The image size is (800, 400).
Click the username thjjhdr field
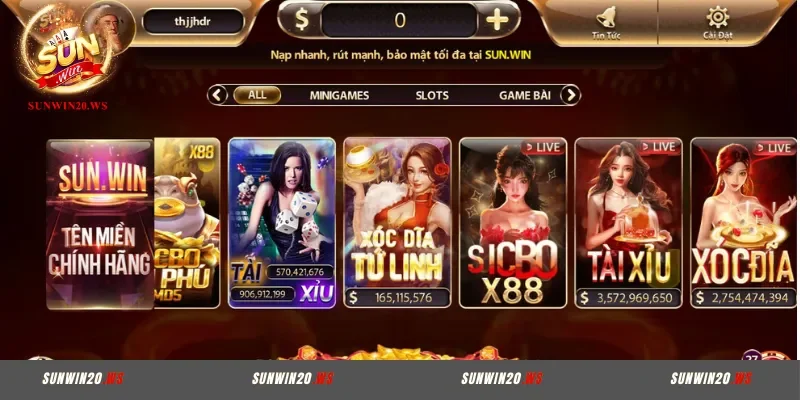click(x=193, y=20)
